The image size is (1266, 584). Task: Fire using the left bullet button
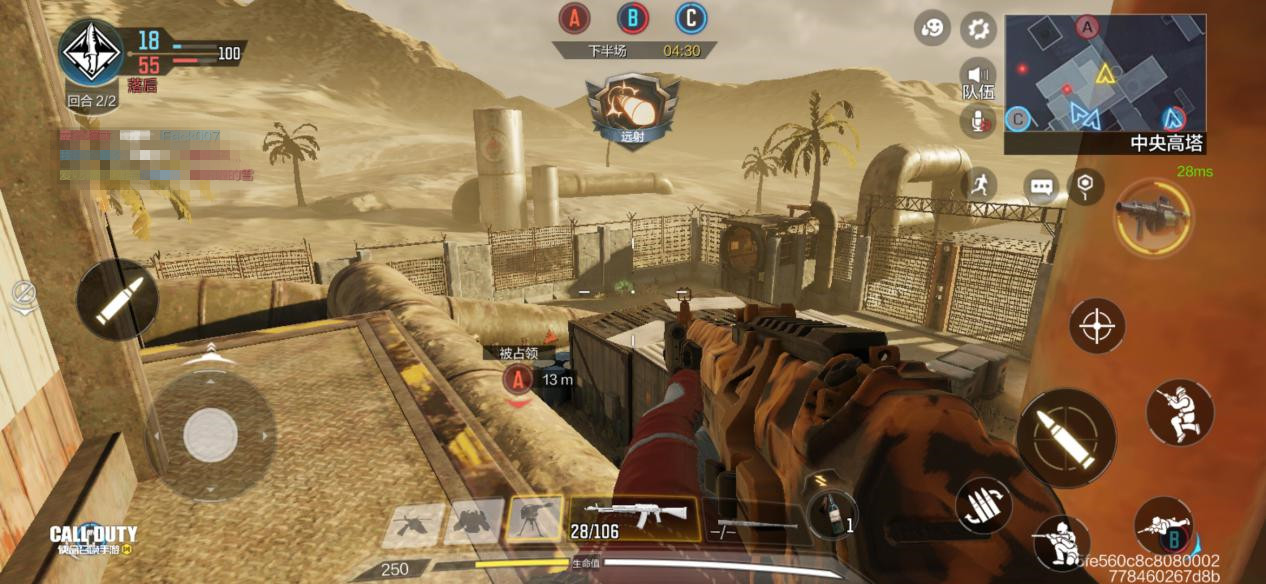(x=117, y=300)
